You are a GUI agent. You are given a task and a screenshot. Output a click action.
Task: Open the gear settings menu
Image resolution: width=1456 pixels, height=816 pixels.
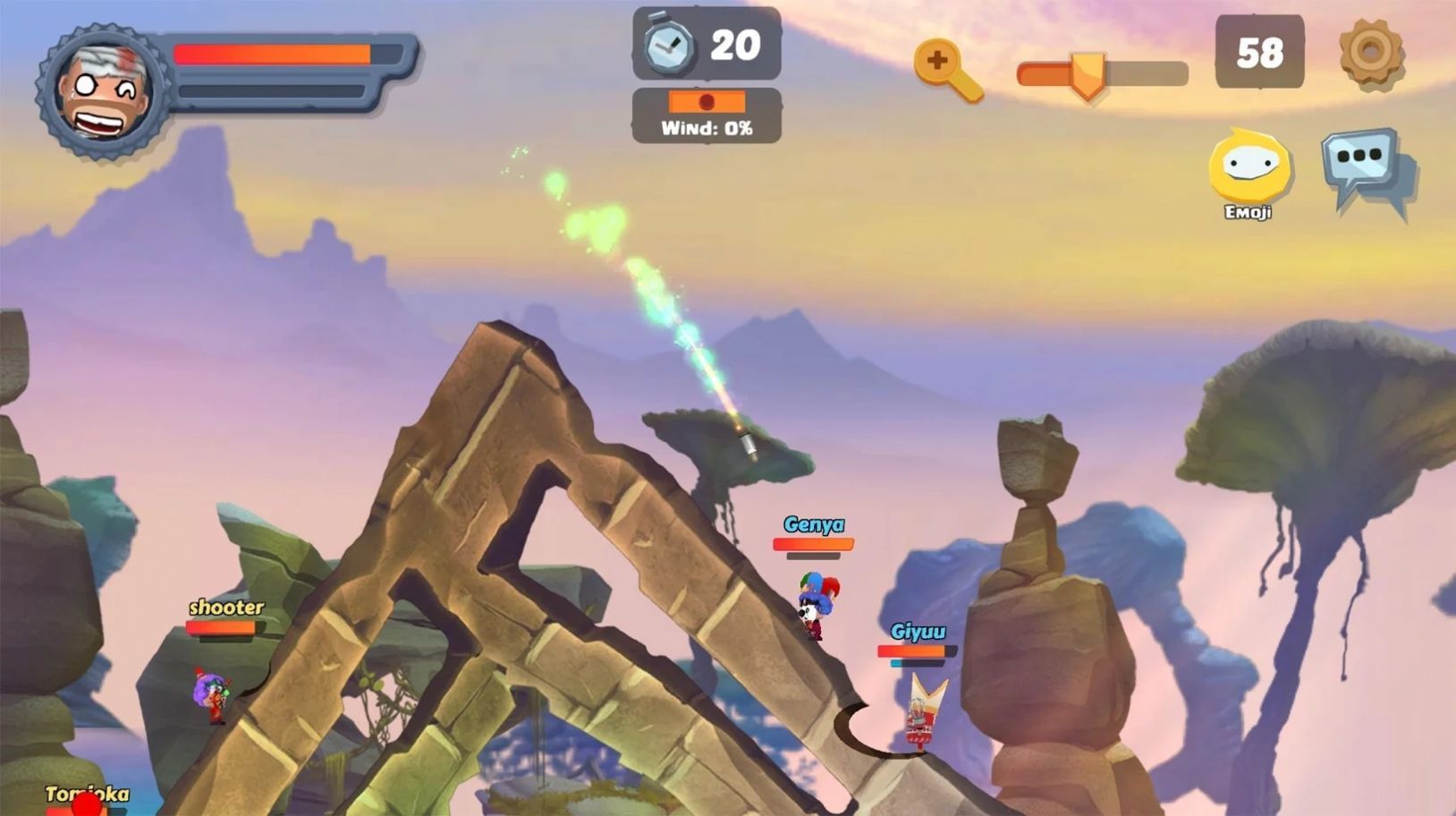point(1370,52)
